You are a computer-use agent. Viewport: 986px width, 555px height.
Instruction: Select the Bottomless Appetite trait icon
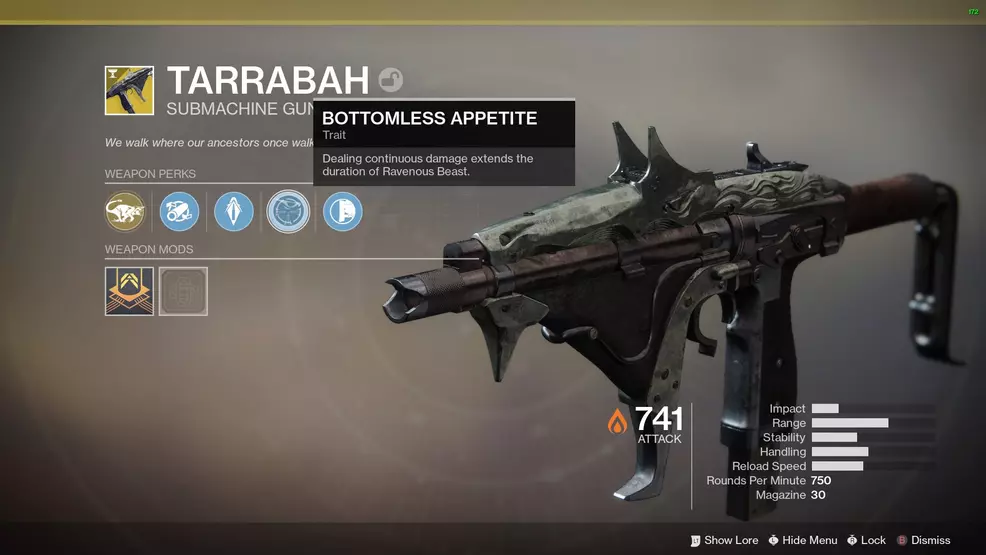[x=288, y=212]
